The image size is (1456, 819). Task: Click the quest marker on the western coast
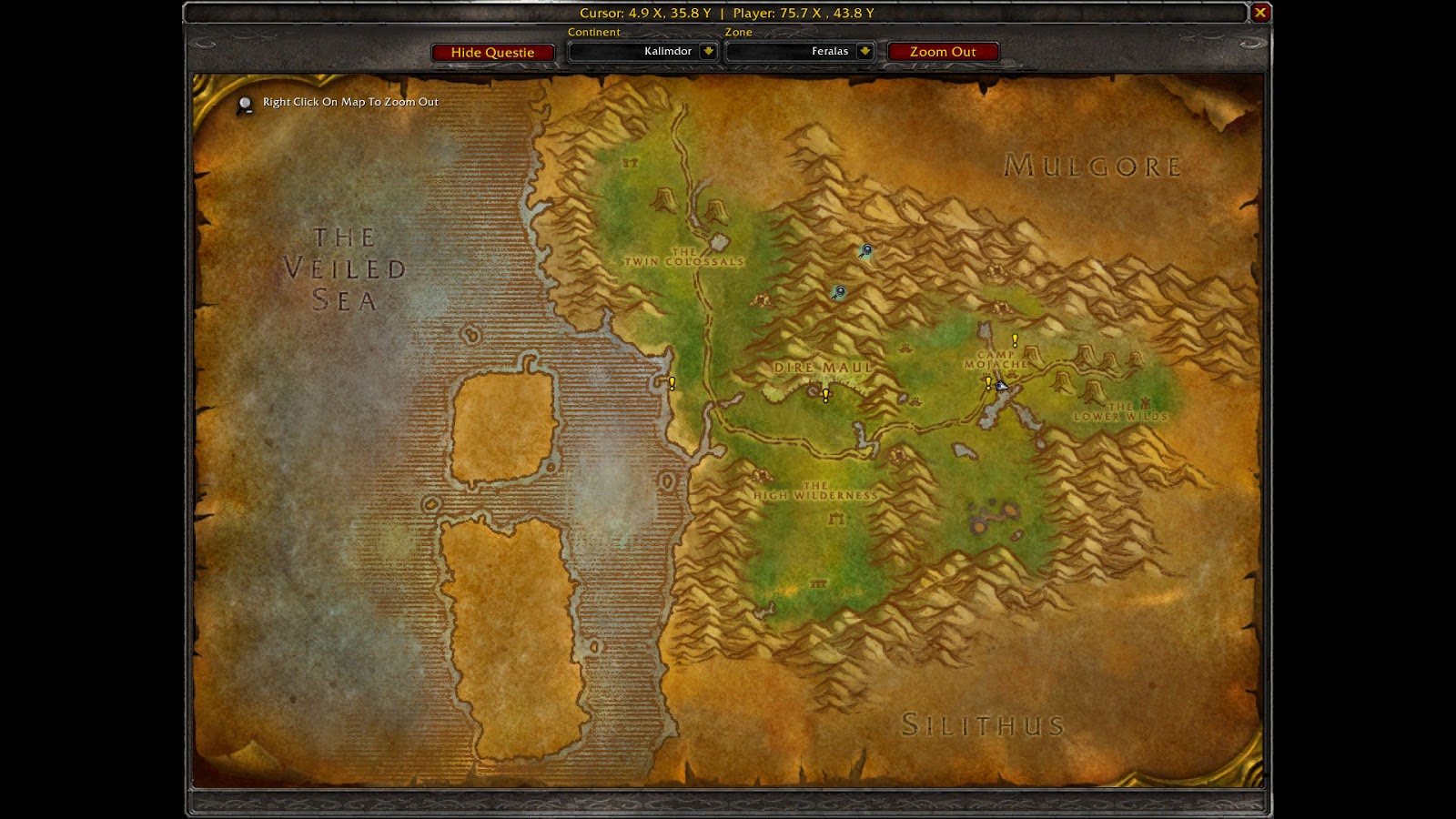coord(671,383)
